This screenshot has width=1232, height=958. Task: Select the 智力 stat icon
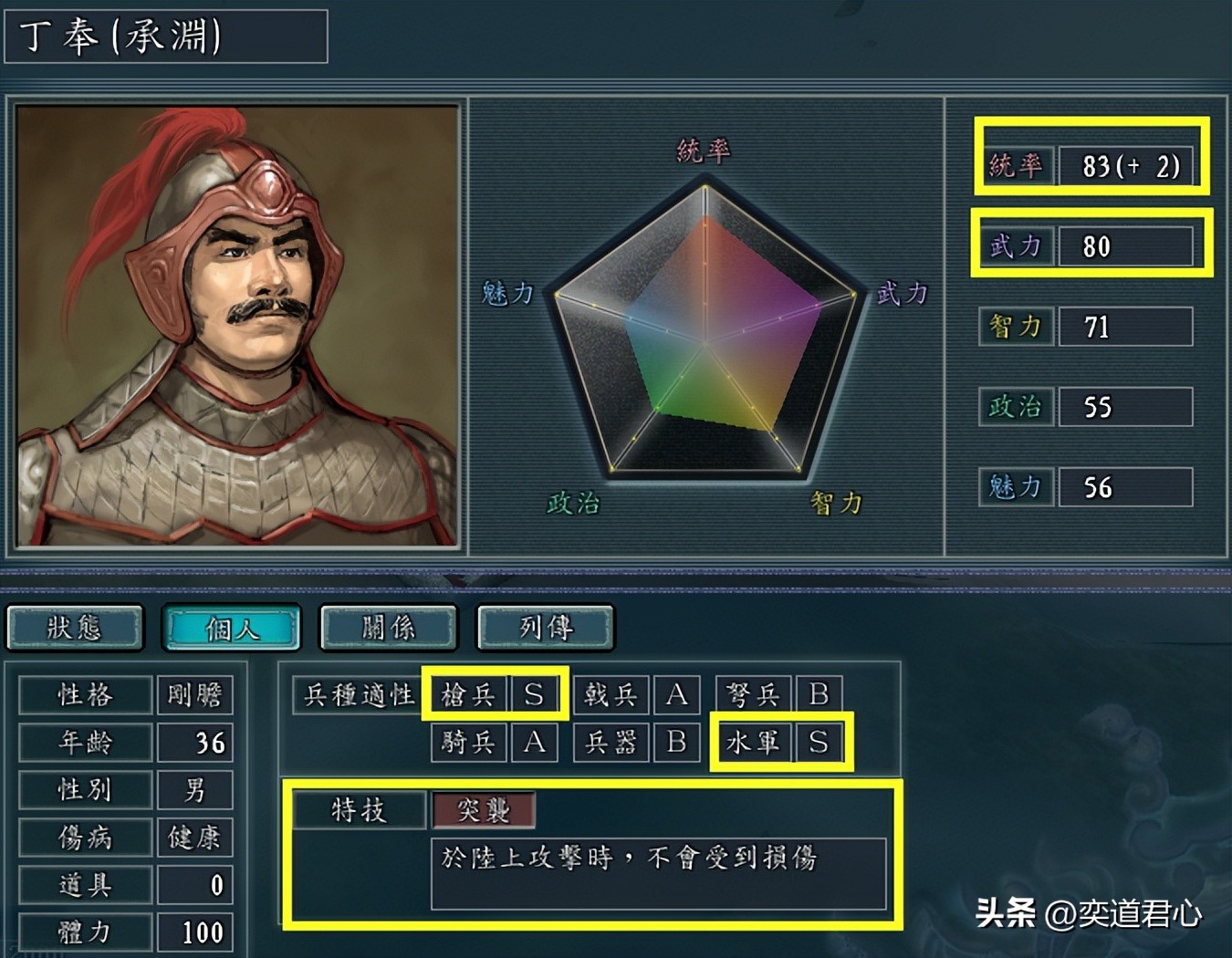coord(1015,327)
